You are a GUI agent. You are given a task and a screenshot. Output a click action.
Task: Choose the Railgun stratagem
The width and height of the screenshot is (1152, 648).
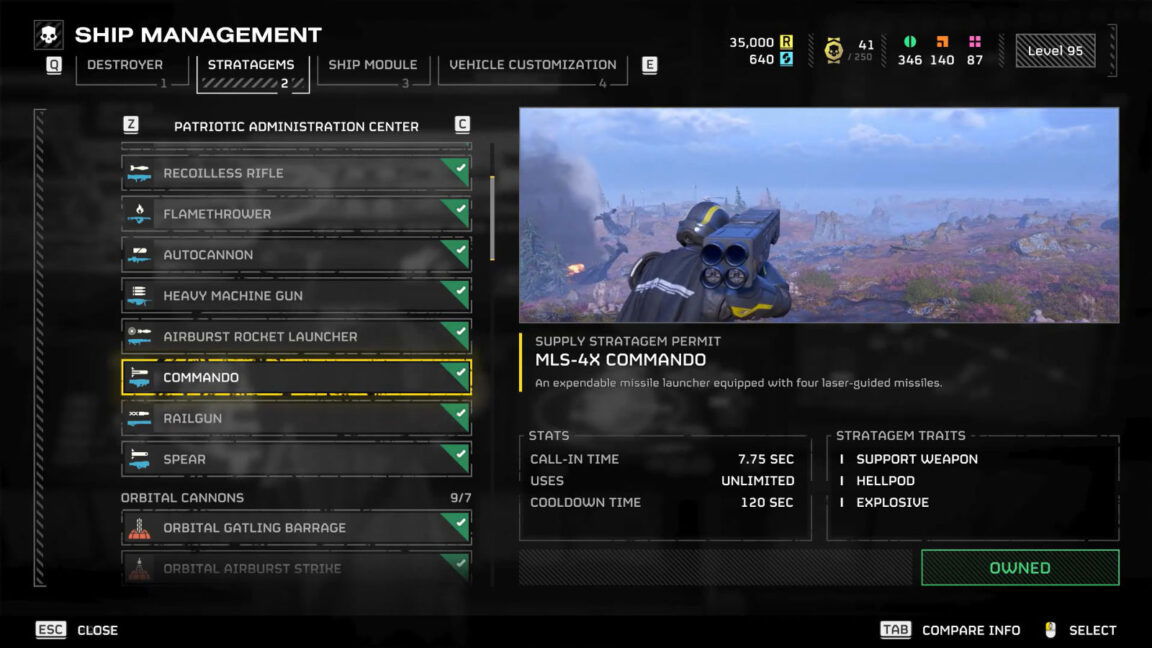click(296, 419)
